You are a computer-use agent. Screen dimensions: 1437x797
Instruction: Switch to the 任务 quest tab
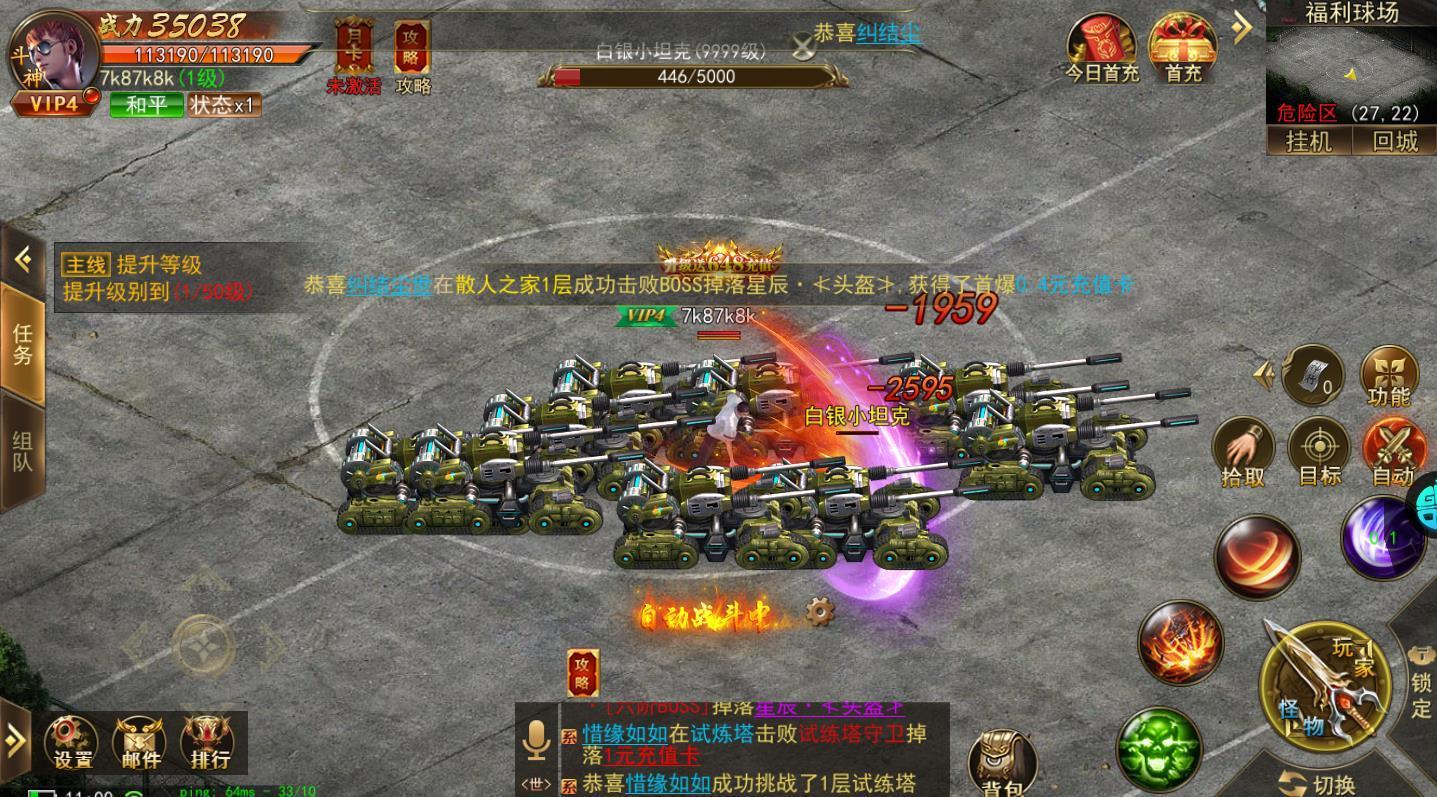click(22, 343)
